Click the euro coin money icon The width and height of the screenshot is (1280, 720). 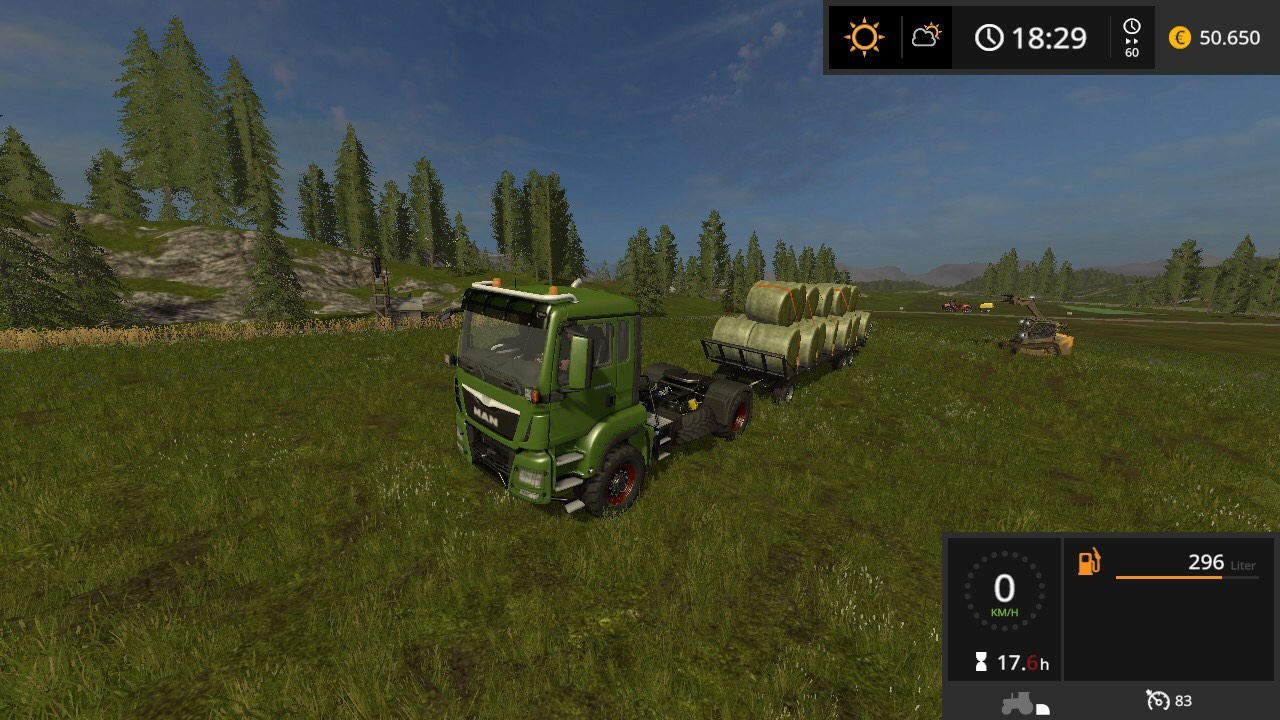[x=1180, y=38]
